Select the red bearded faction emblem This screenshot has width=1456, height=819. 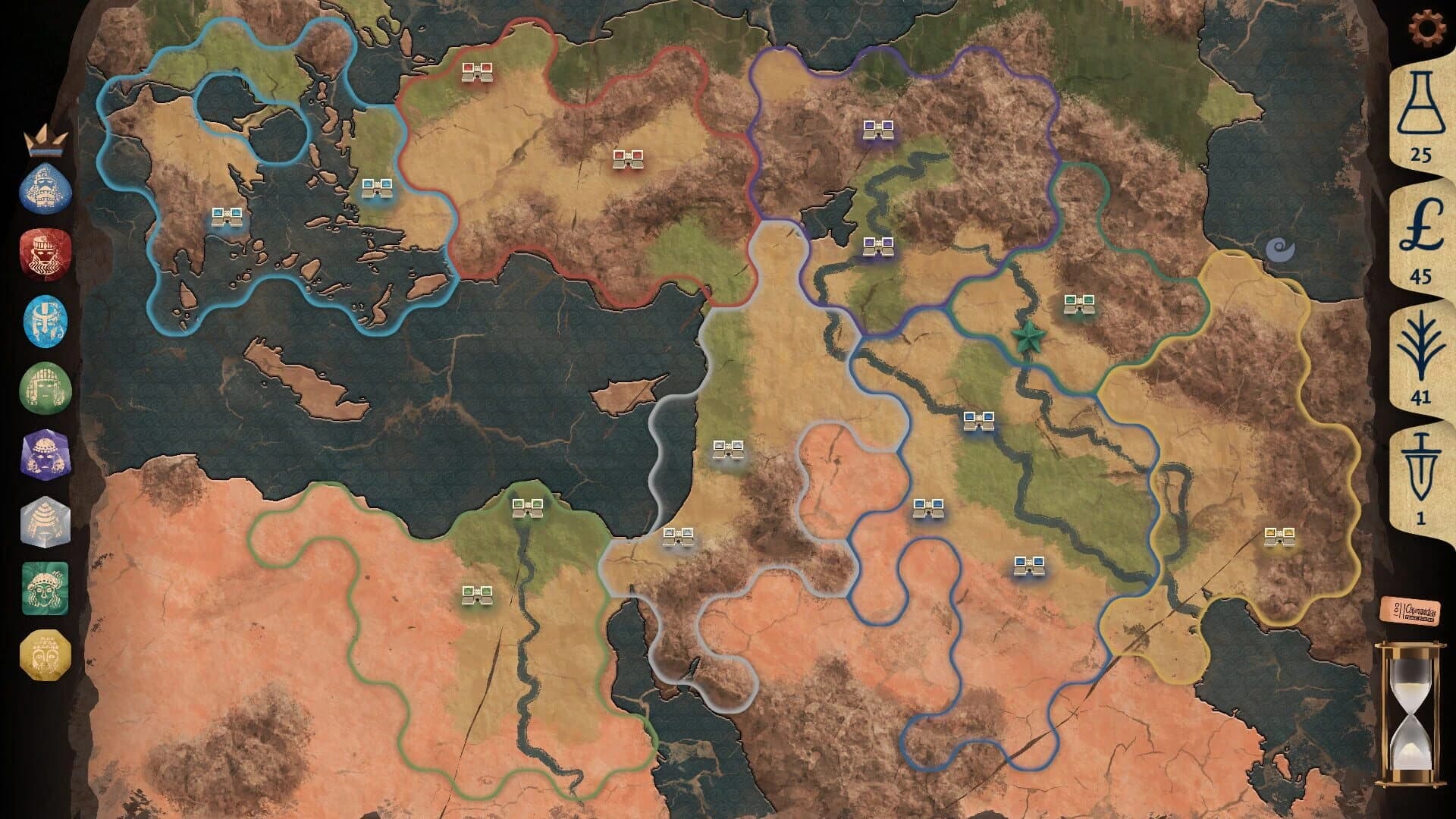tap(44, 256)
